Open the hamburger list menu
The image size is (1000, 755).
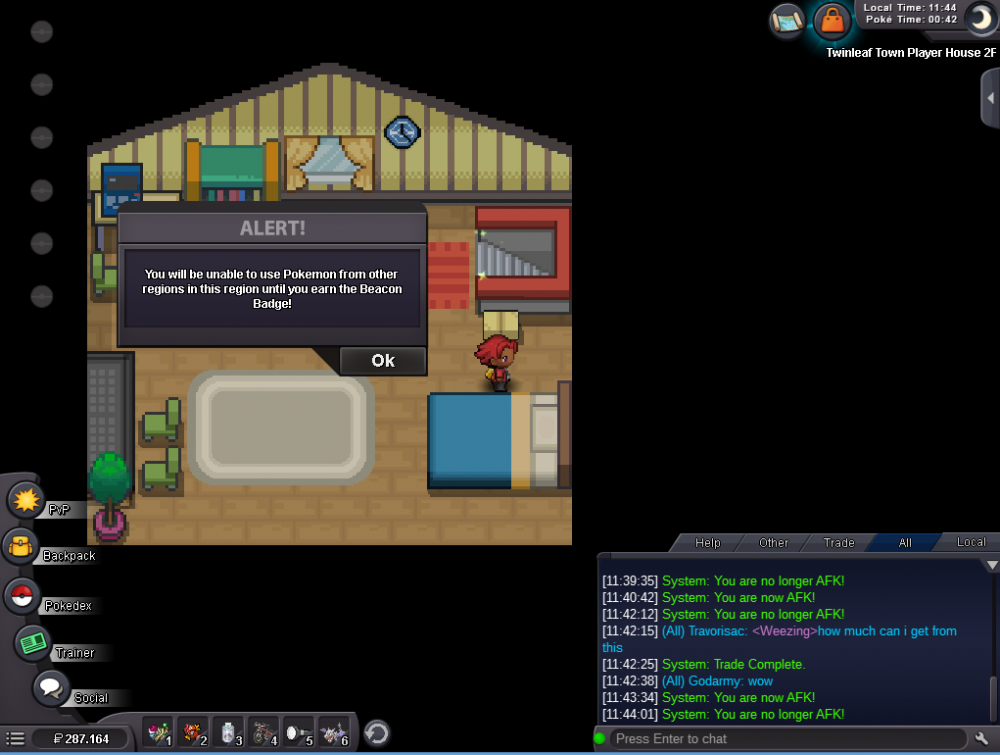15,739
